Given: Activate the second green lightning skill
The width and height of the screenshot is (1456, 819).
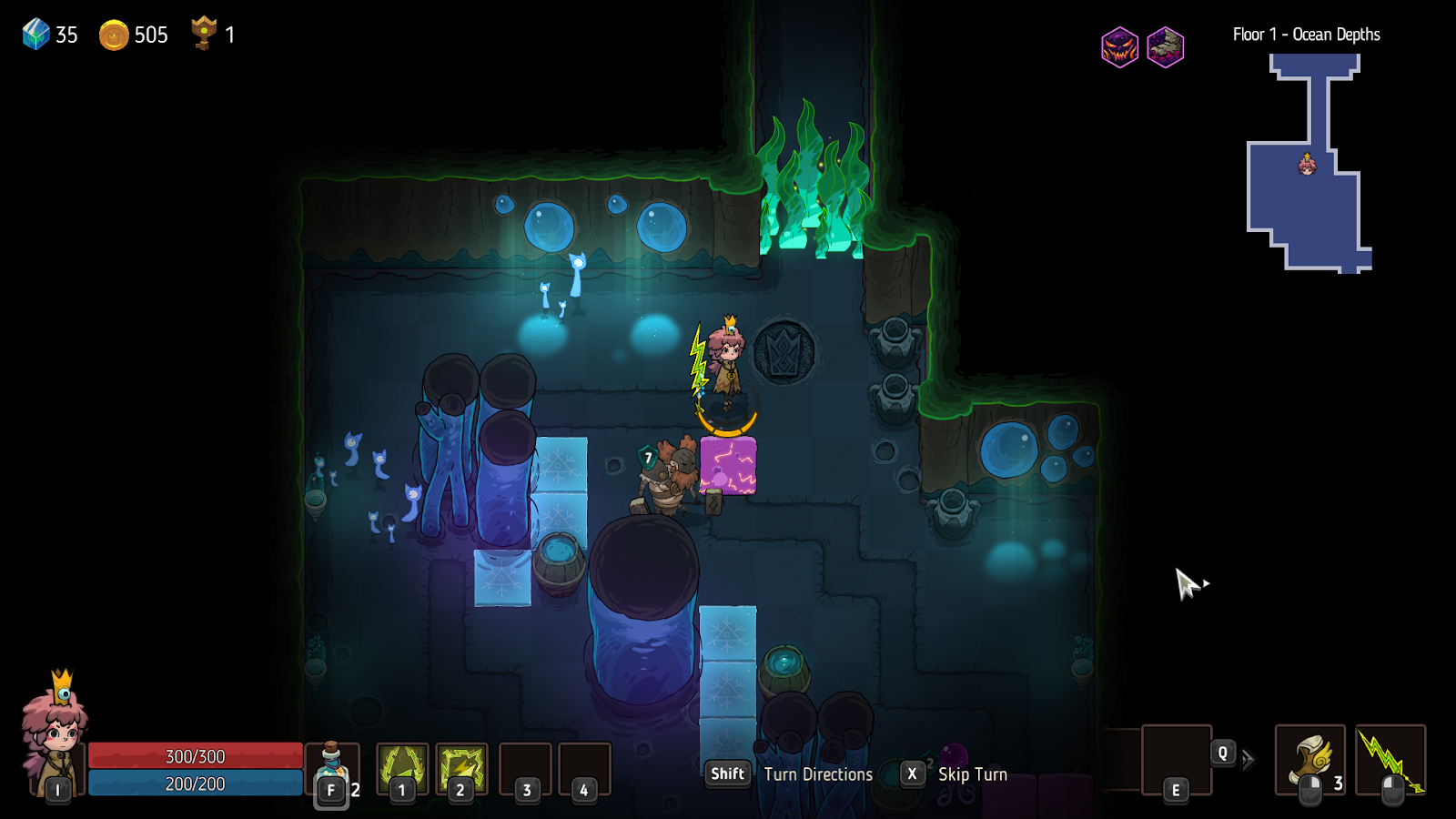Looking at the screenshot, I should 461,767.
